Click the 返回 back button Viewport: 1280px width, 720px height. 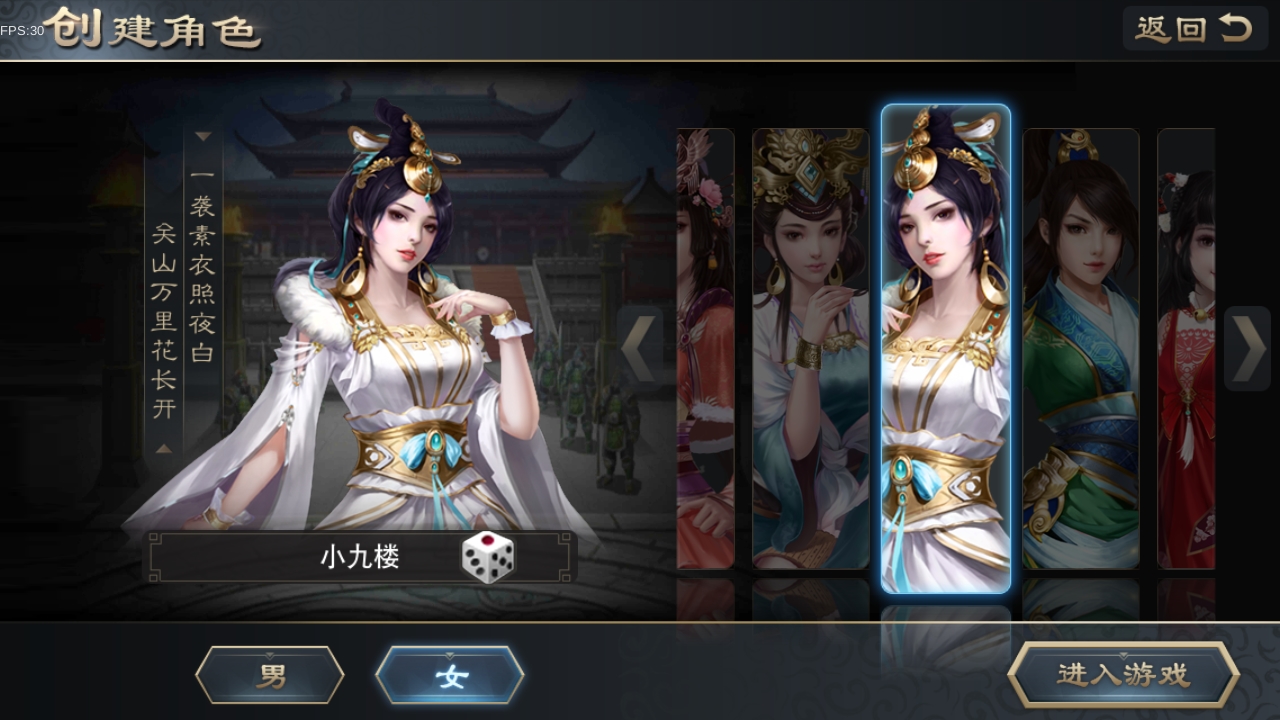point(1194,29)
